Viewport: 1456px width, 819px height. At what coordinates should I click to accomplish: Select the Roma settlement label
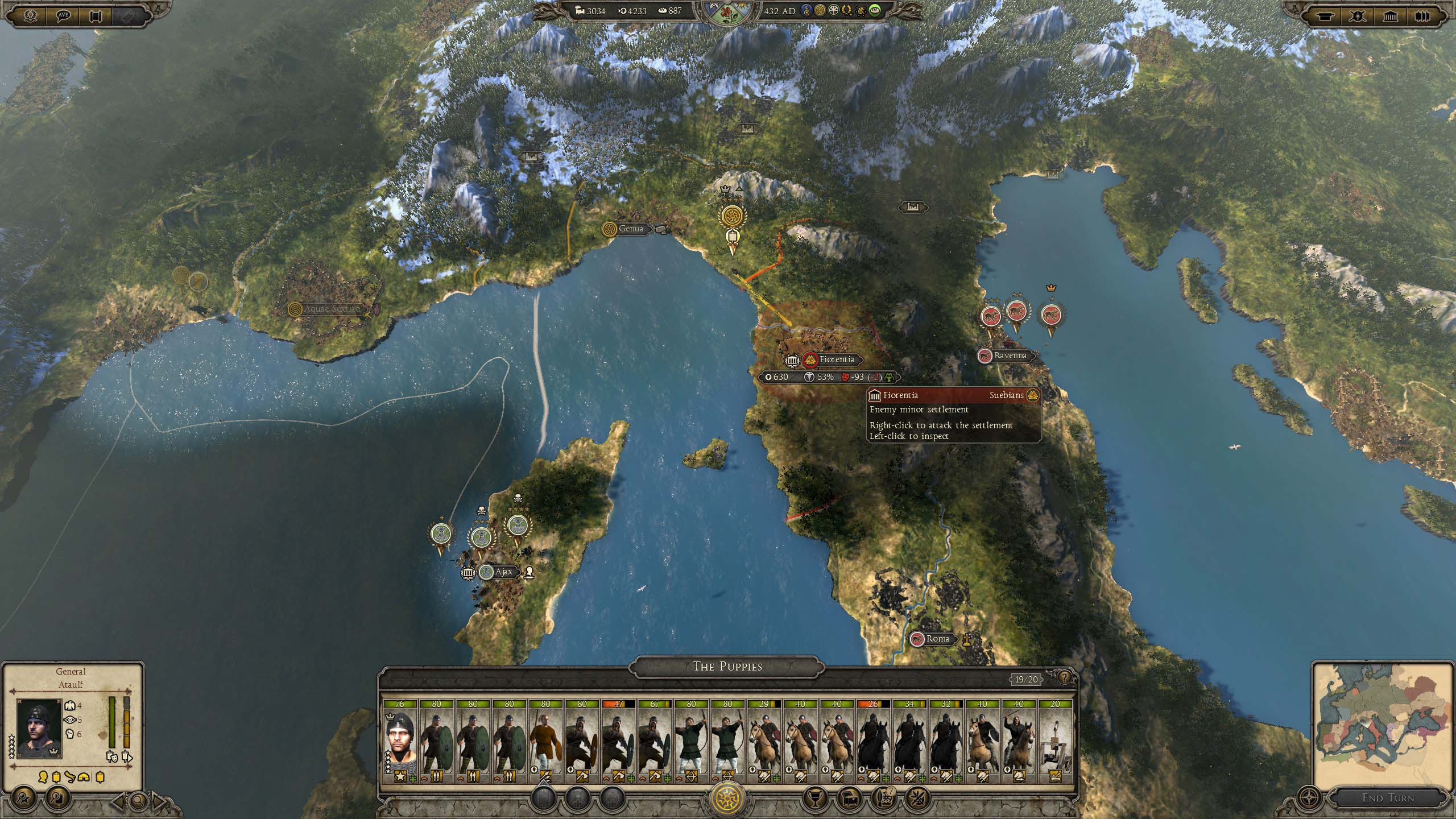(x=937, y=639)
